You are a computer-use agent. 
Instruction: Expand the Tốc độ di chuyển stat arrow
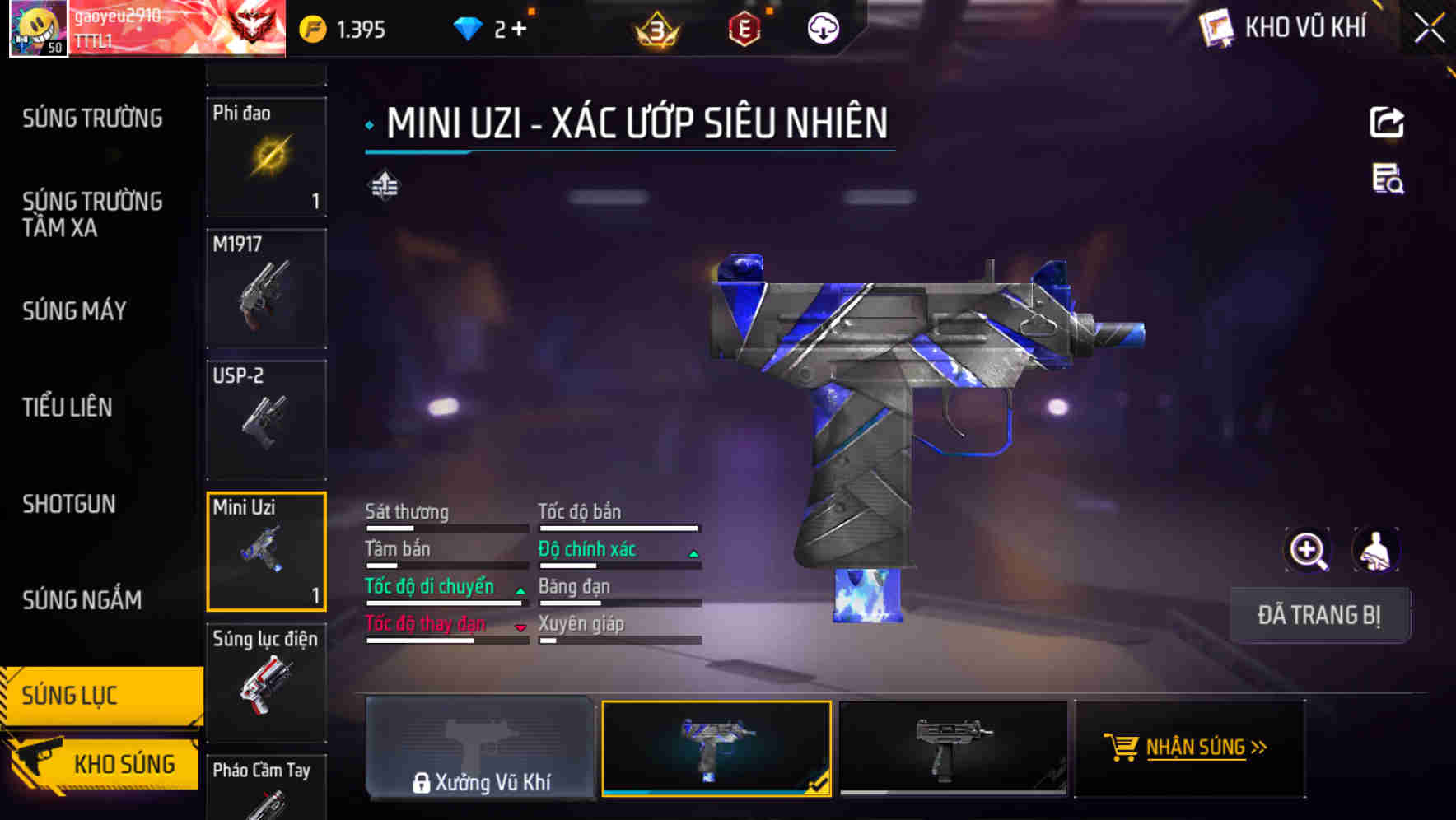520,589
